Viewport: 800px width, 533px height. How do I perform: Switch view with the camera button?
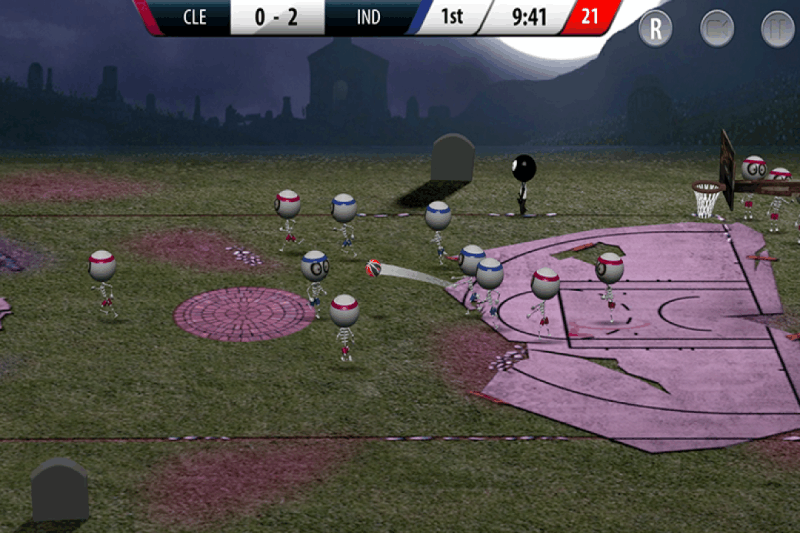click(x=717, y=28)
